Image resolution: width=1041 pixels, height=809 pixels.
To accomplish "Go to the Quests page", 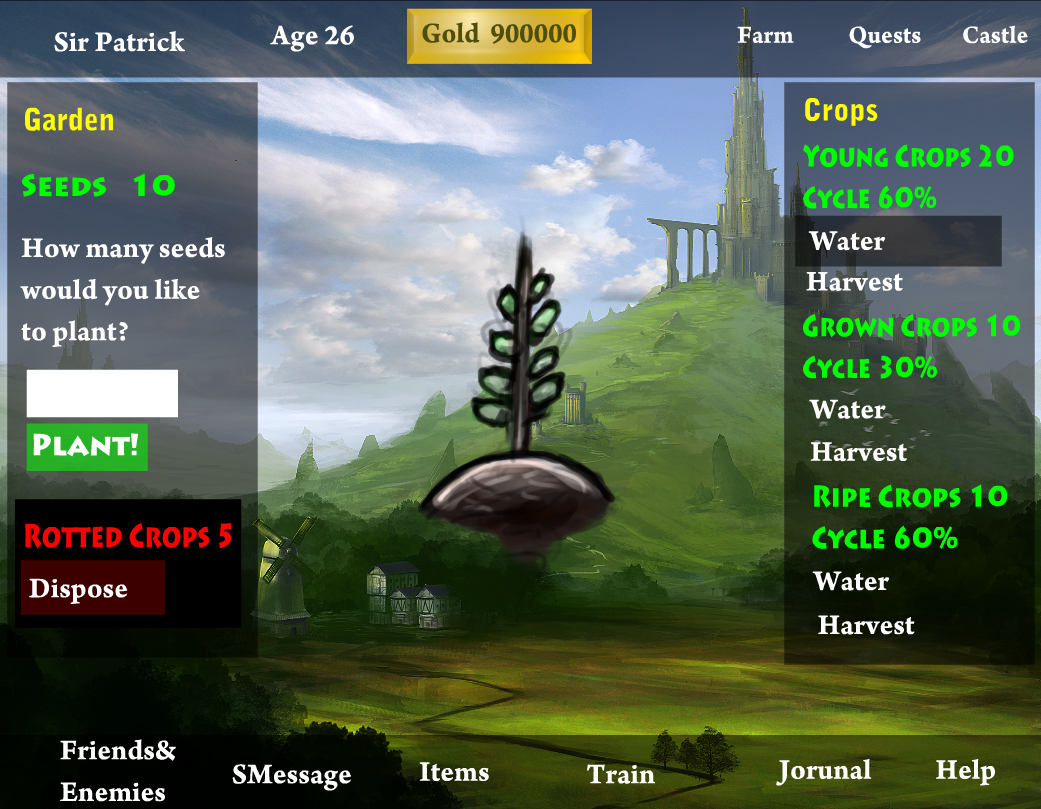I will pyautogui.click(x=884, y=35).
